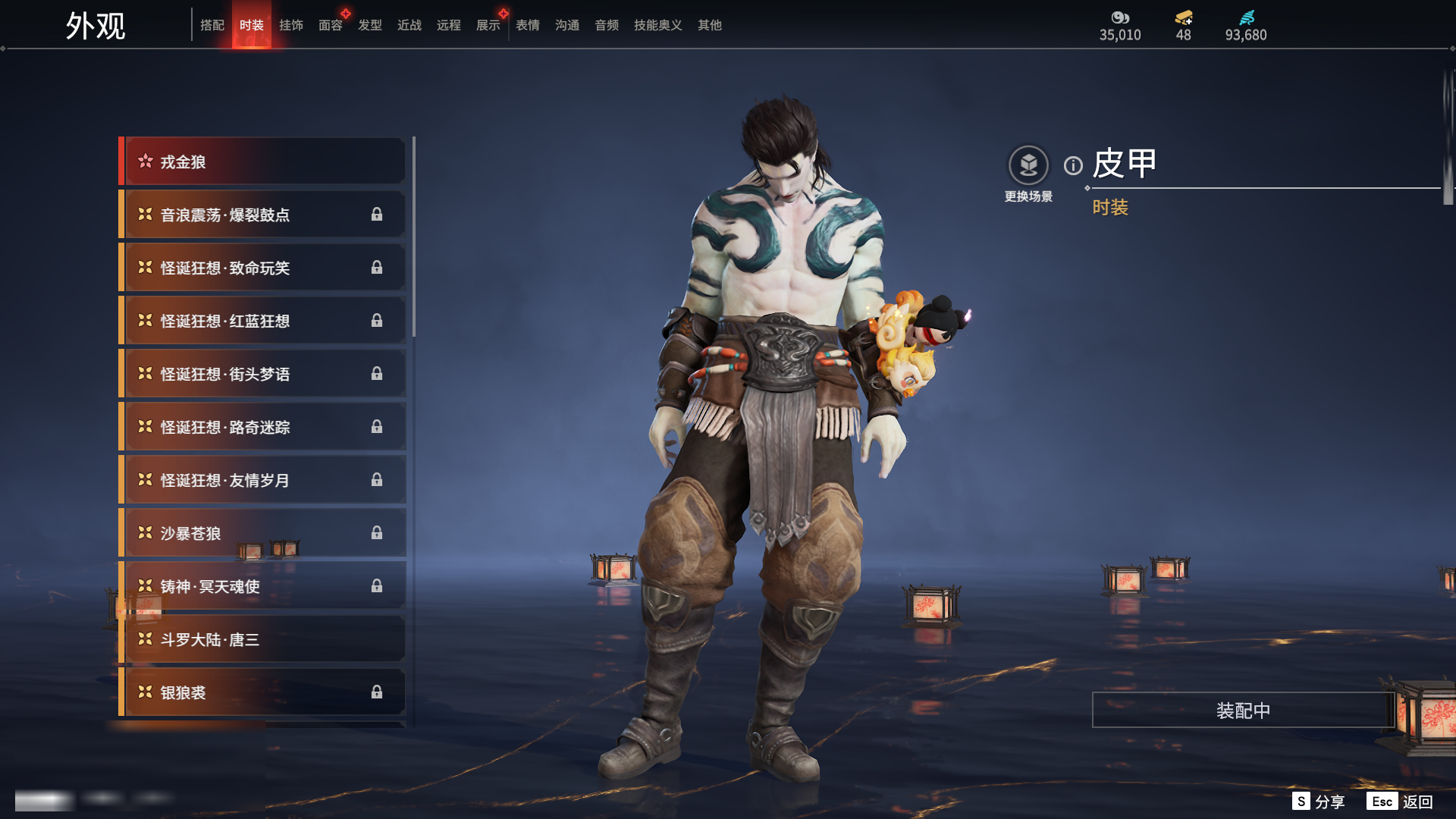Pick the 怪诞狂想·红蓝狂想 outfit

(262, 321)
